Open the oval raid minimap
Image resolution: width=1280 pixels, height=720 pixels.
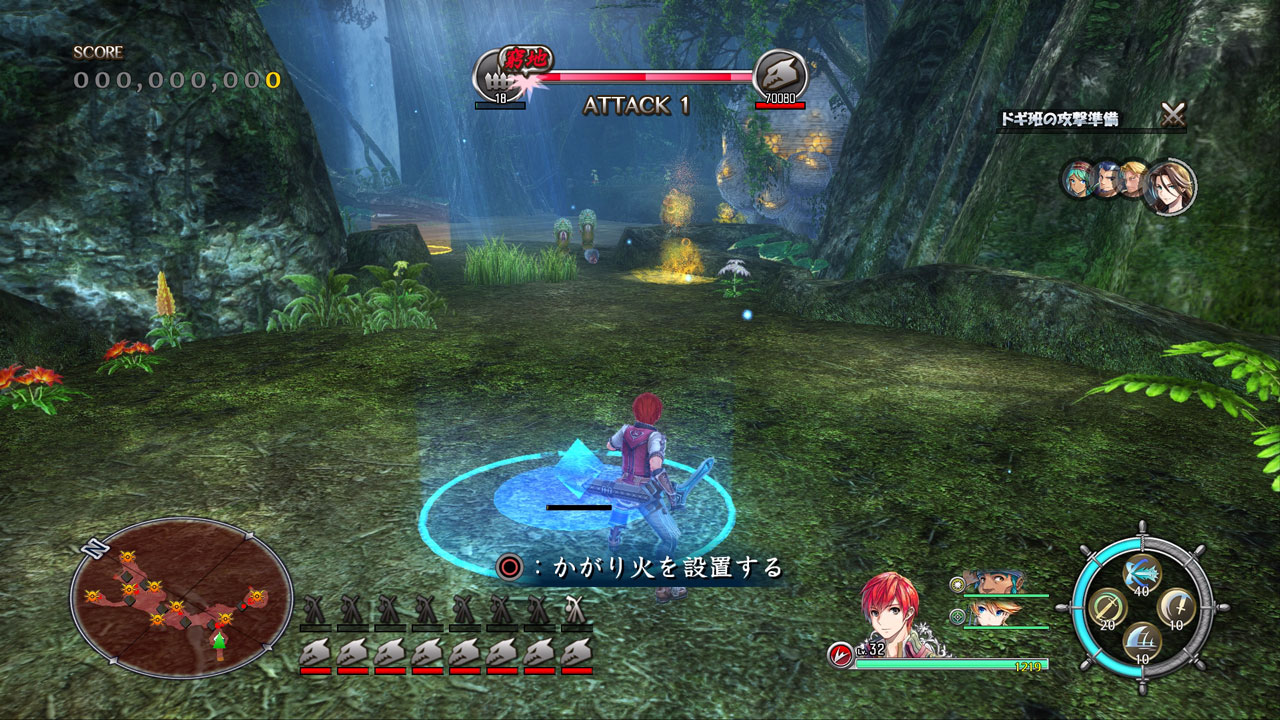click(x=181, y=597)
